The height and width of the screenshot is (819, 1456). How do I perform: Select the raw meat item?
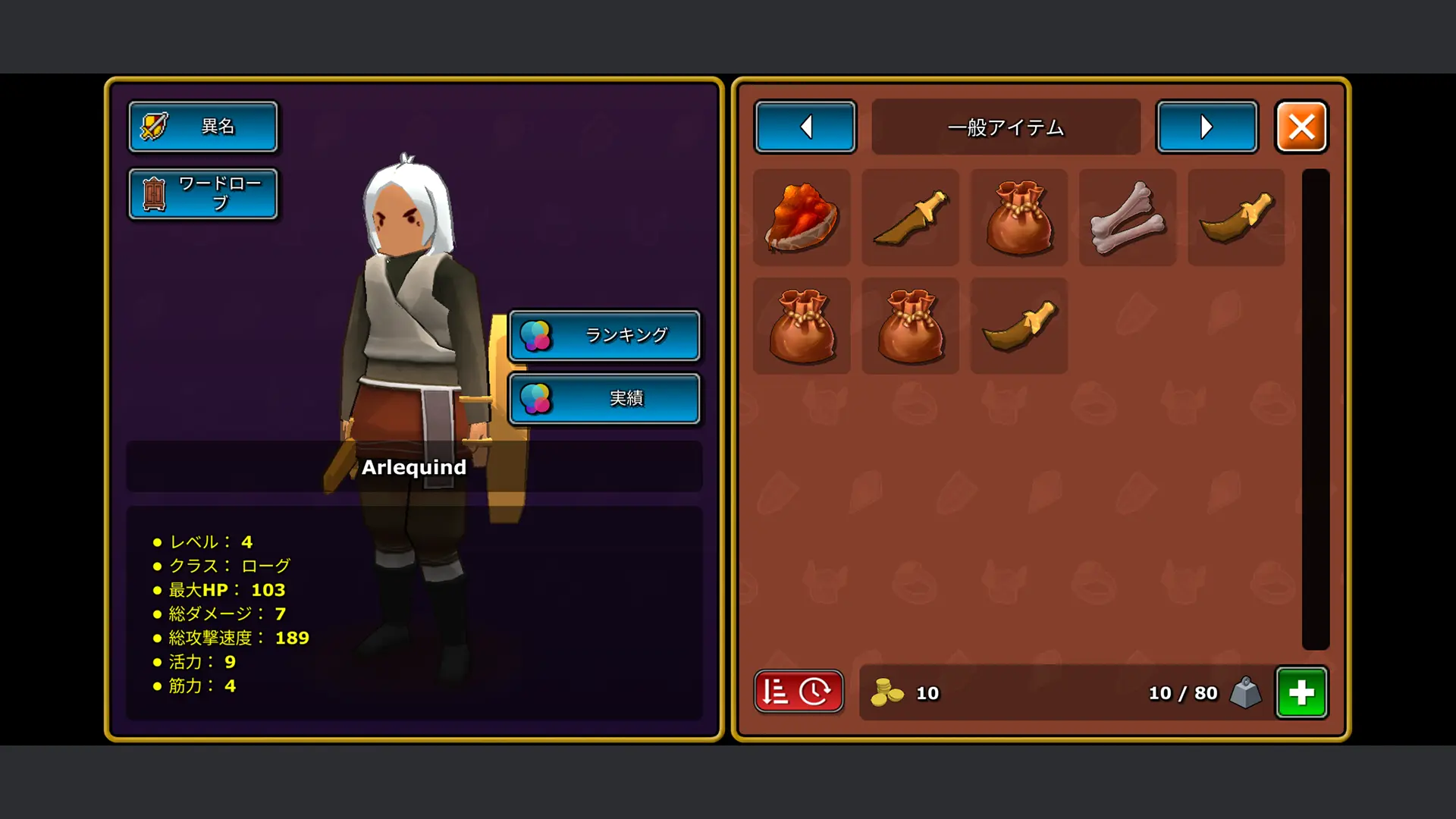pos(802,218)
